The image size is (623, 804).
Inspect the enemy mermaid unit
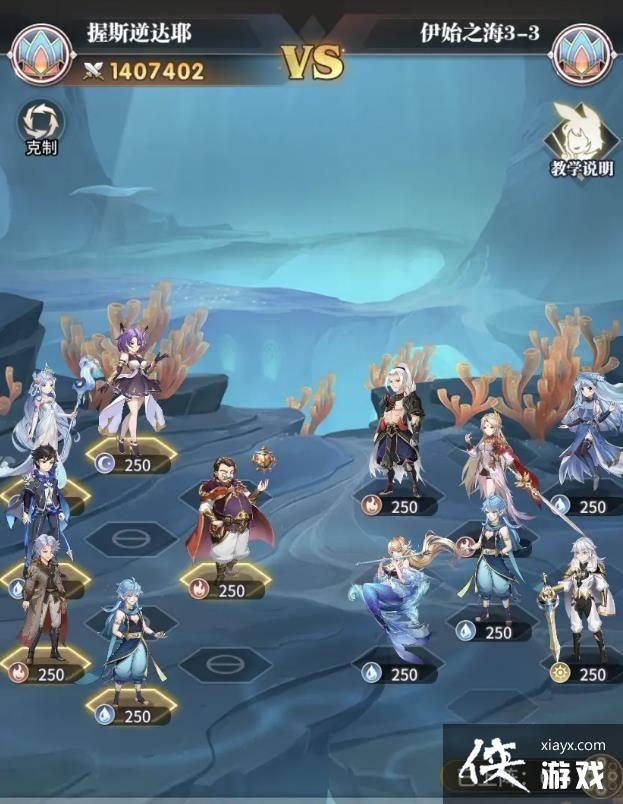coord(397,598)
